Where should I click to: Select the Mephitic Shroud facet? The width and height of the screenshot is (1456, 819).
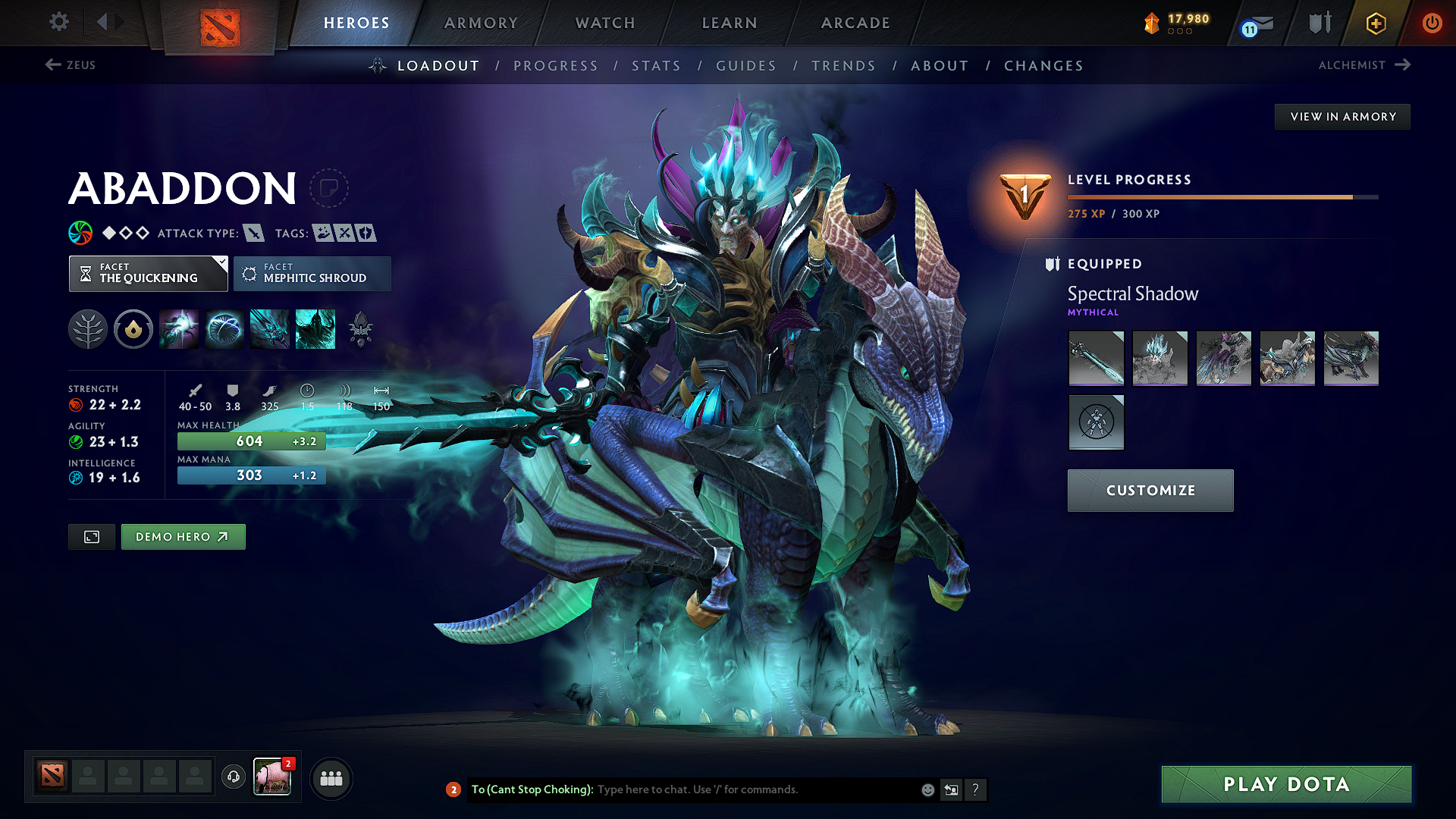pyautogui.click(x=312, y=273)
